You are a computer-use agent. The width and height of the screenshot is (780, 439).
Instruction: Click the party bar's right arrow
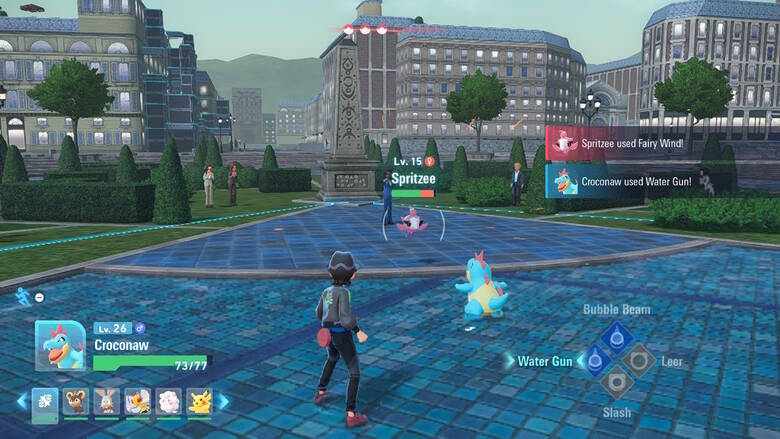pyautogui.click(x=223, y=402)
